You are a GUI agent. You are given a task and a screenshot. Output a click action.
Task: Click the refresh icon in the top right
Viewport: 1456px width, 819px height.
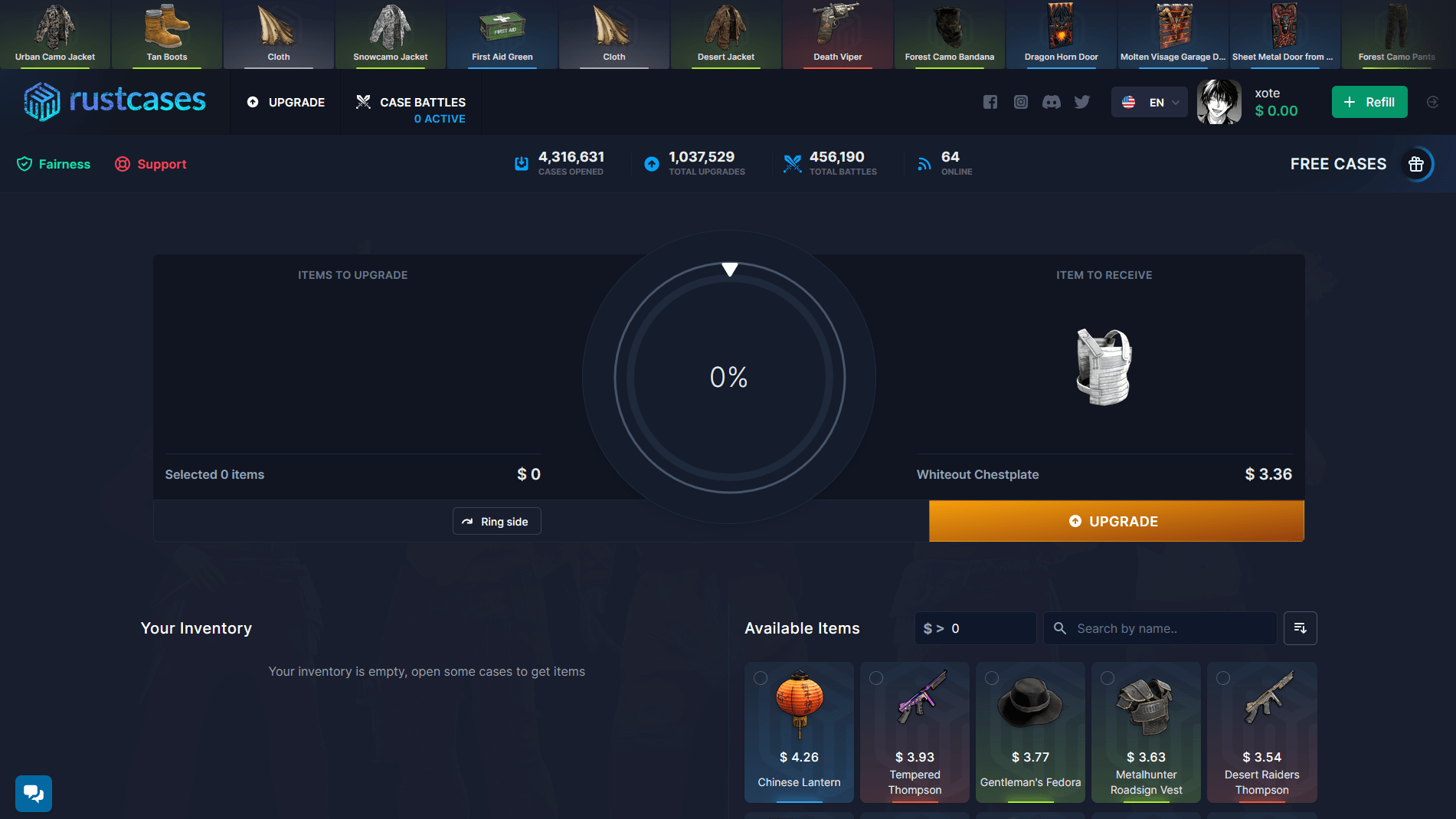pos(1432,102)
